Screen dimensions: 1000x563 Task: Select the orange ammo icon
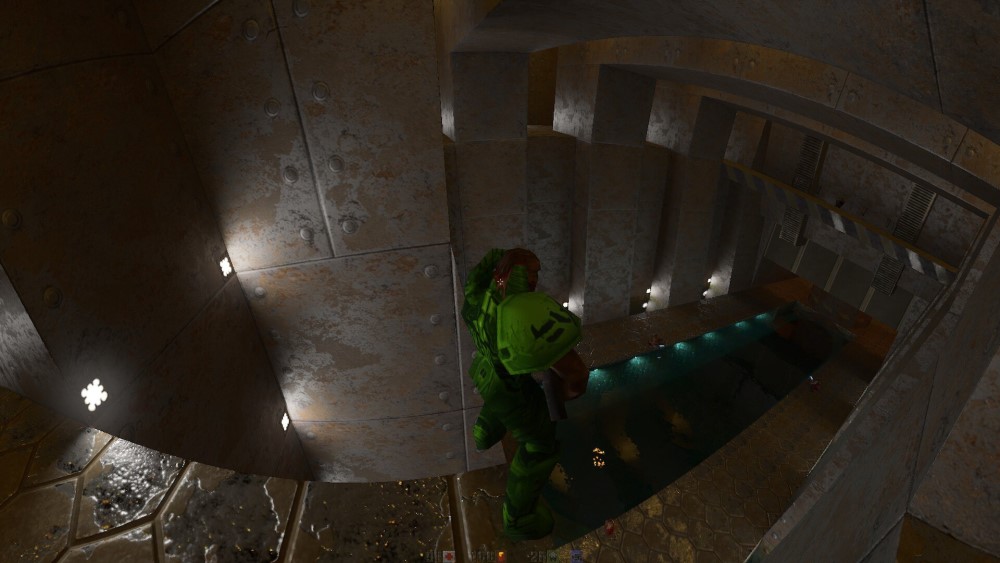point(501,556)
